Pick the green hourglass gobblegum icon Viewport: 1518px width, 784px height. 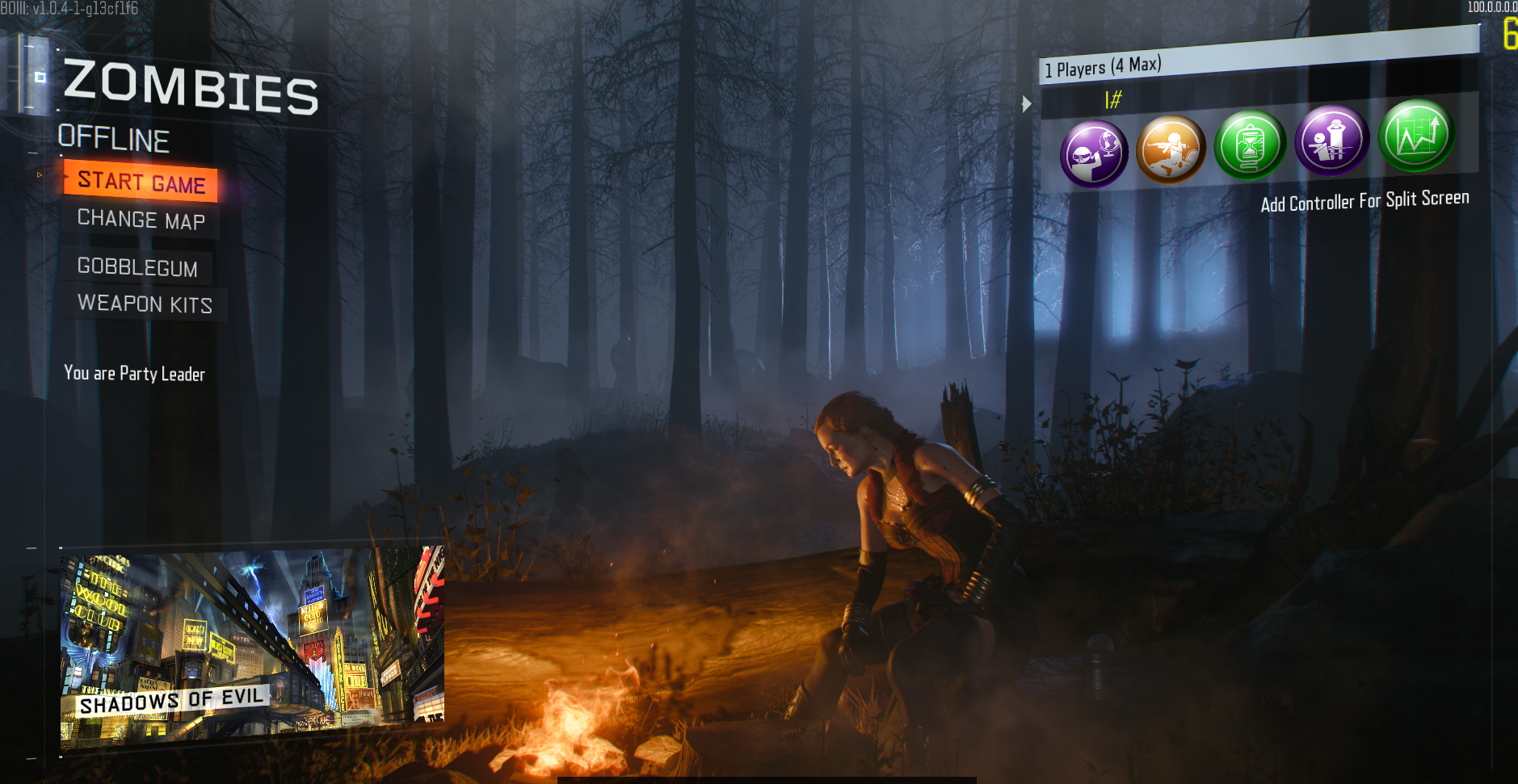point(1250,145)
